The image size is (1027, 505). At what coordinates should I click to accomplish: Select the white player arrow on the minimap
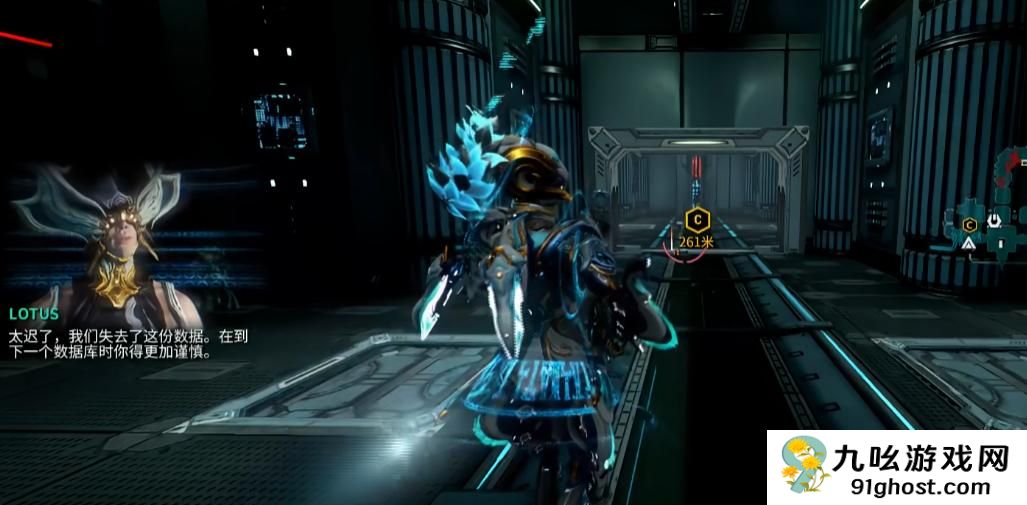point(969,243)
